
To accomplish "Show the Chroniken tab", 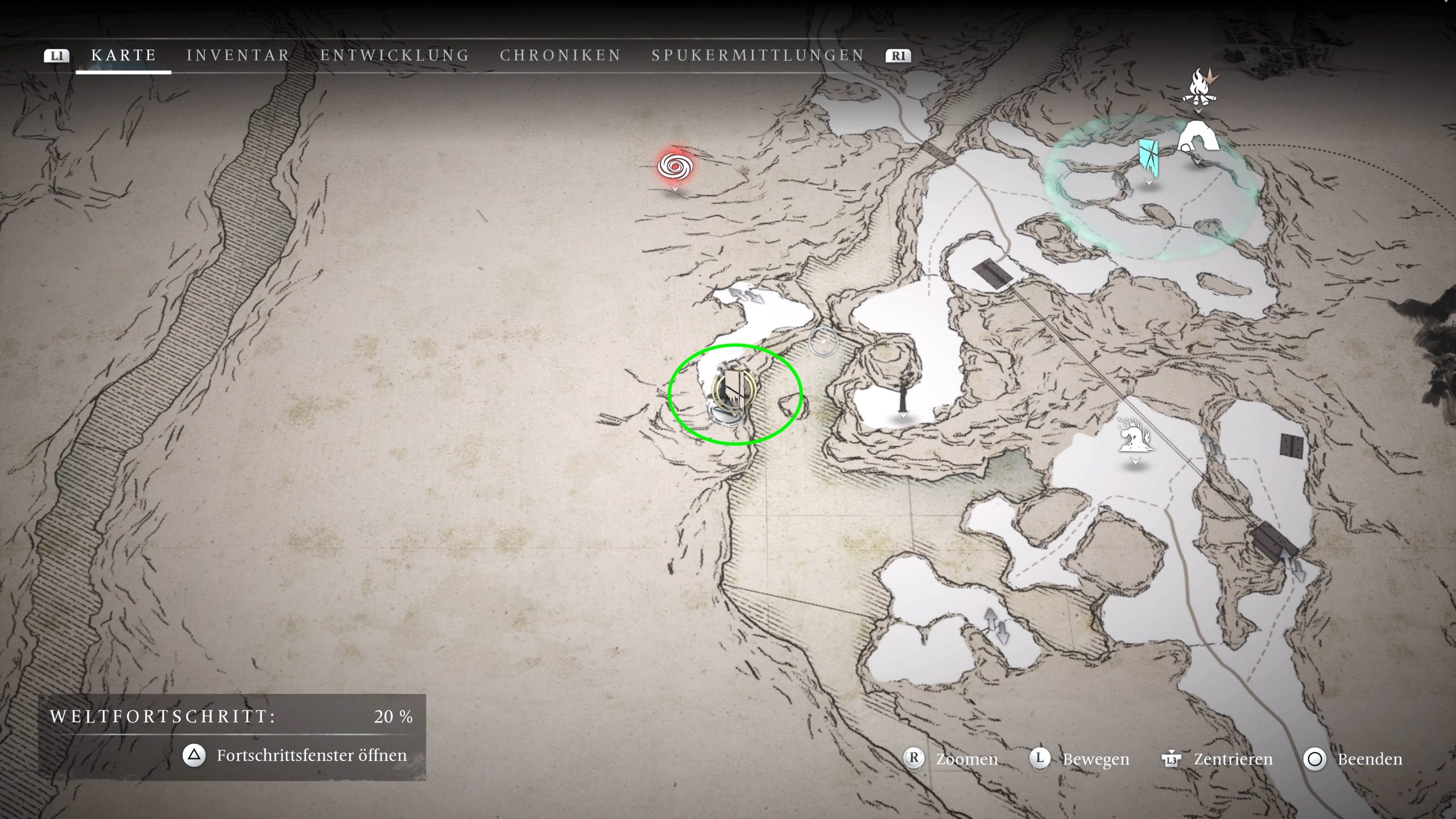I will tap(560, 55).
